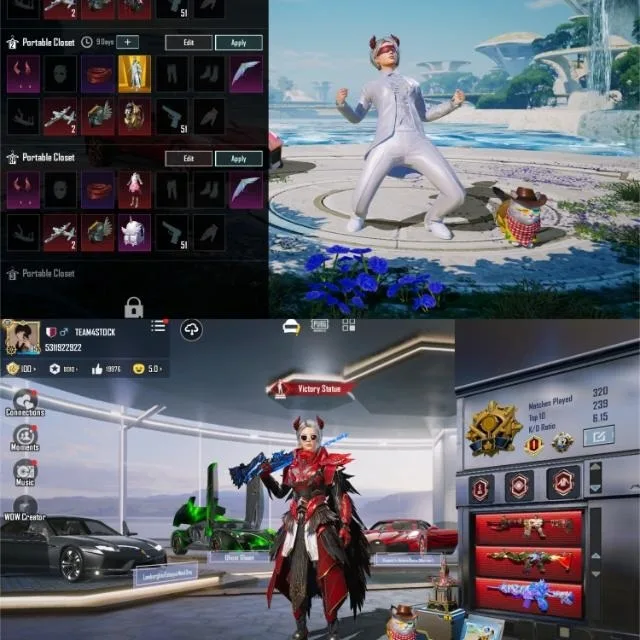The image size is (640, 640).
Task: Click the padlock icon under locked closet
Action: (x=134, y=306)
